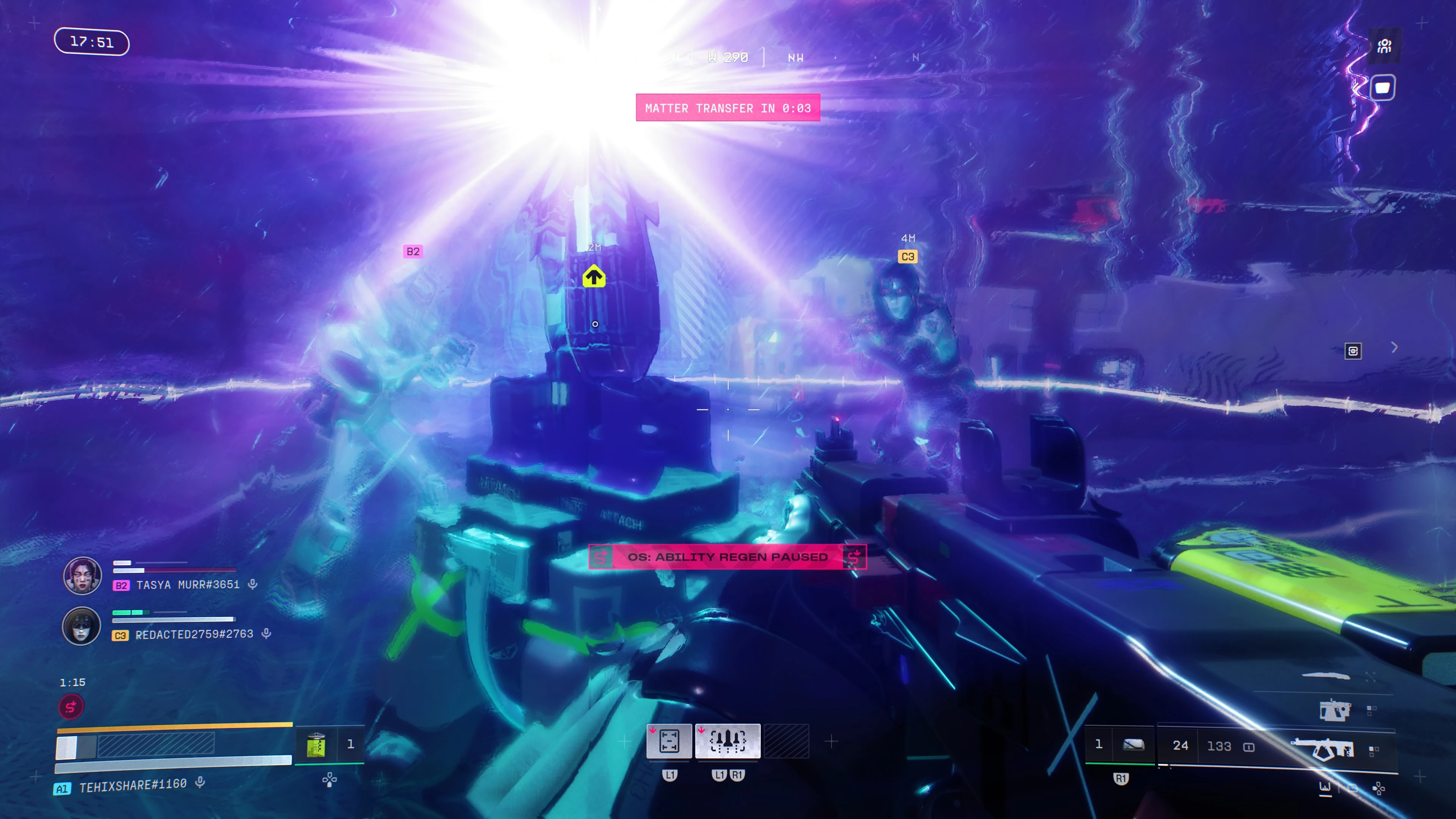Click the B2 teammate world marker
The height and width of the screenshot is (819, 1456).
point(413,251)
